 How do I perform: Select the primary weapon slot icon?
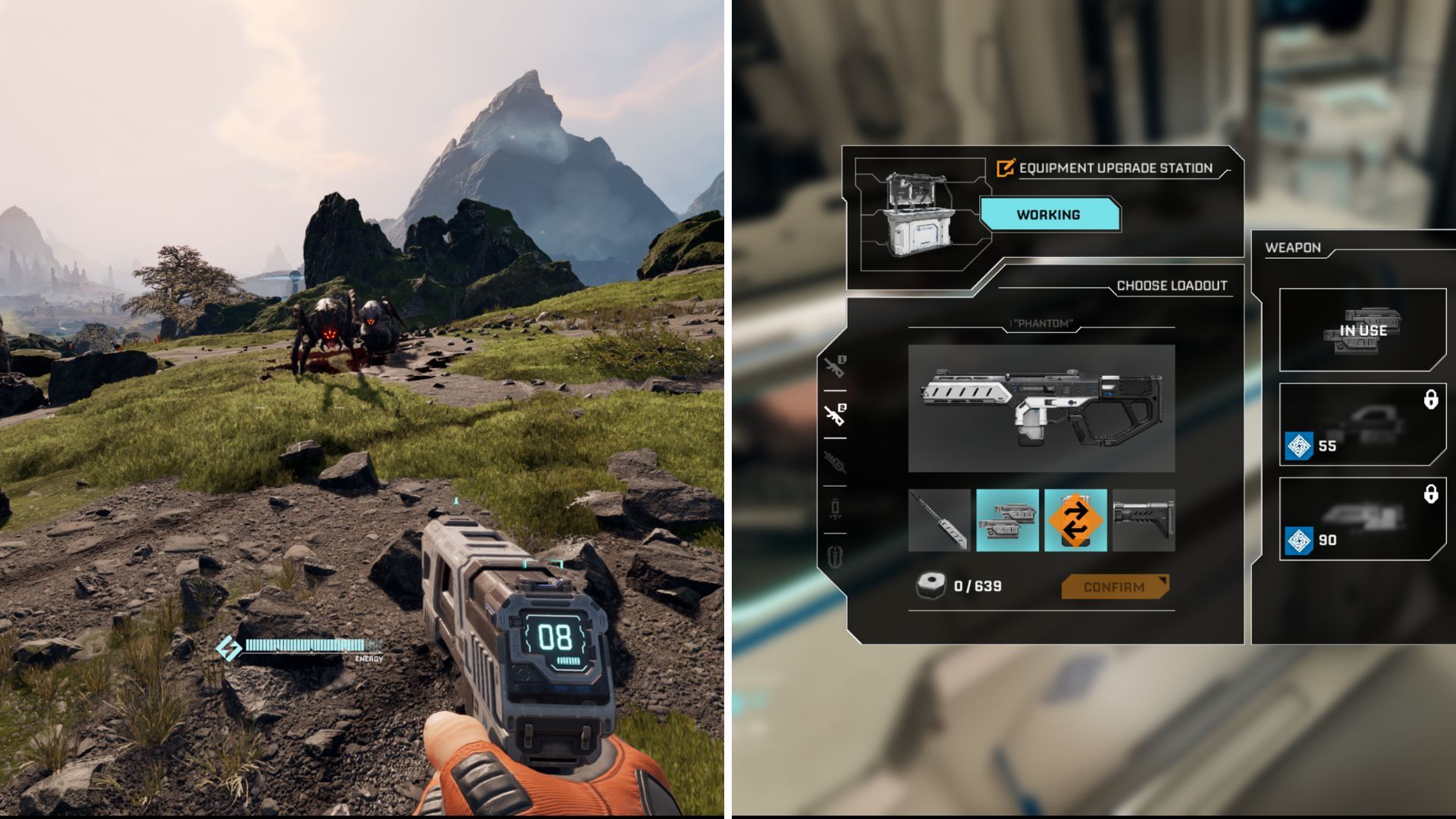click(x=835, y=366)
